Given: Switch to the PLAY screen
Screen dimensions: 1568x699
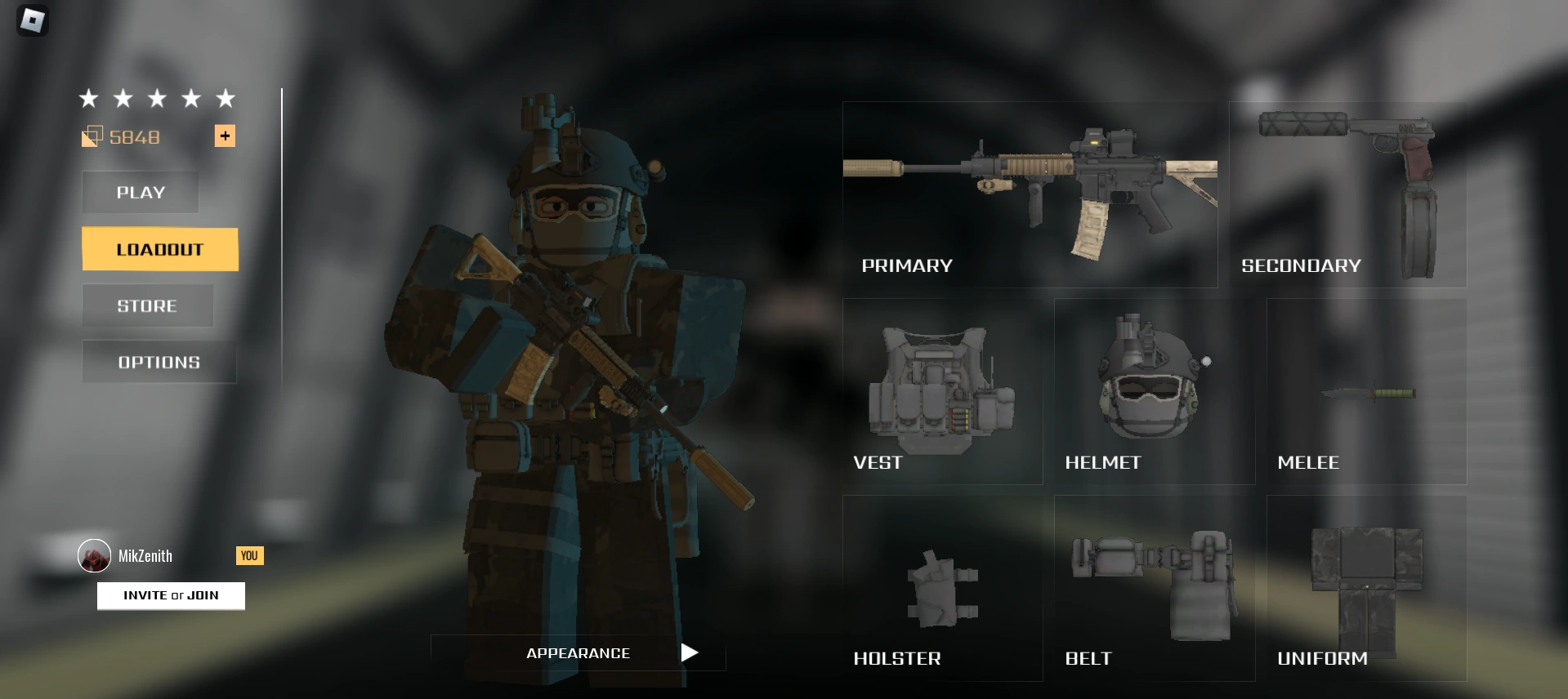Looking at the screenshot, I should [x=140, y=192].
